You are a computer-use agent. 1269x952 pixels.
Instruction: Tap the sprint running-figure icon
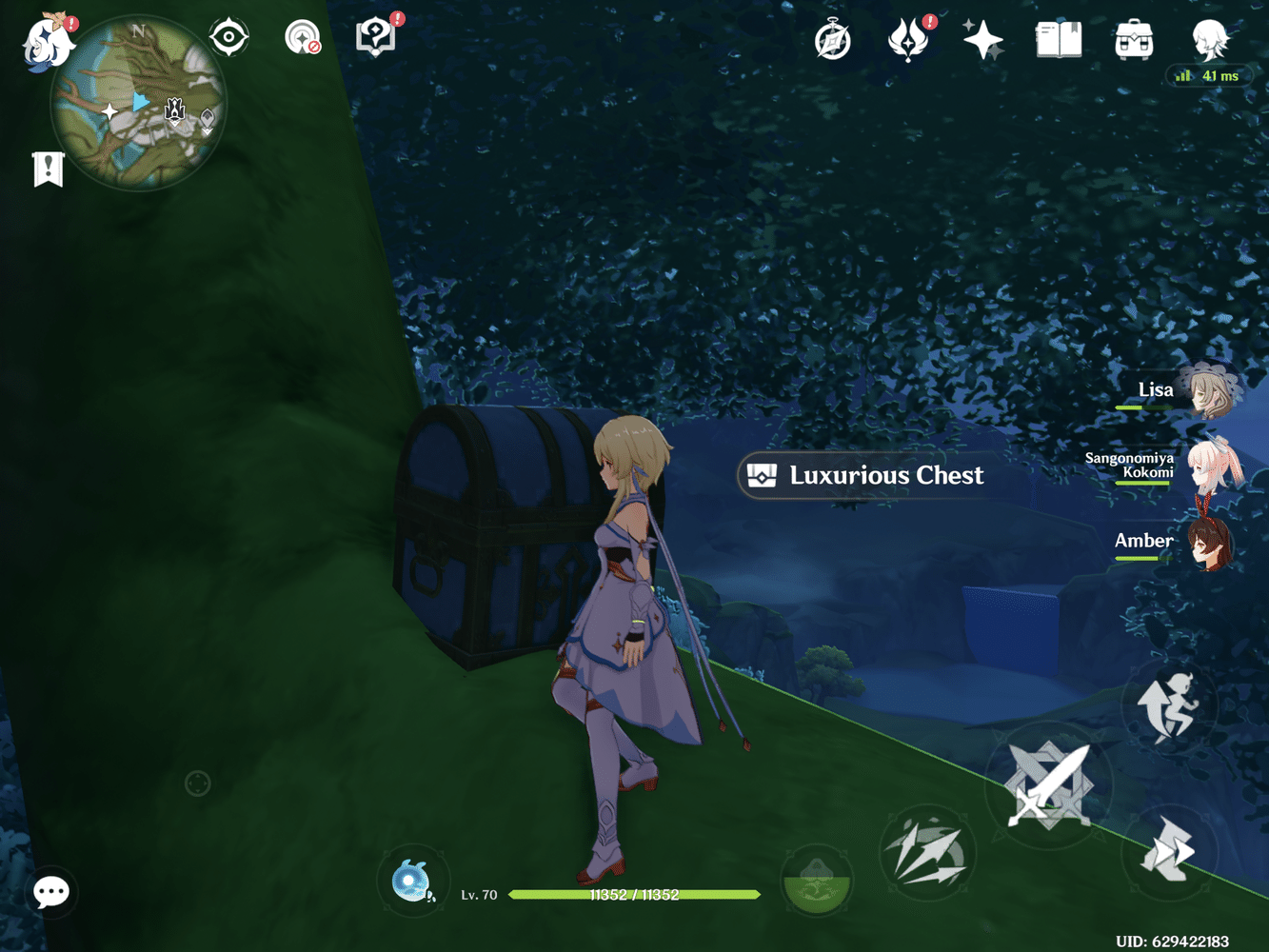1169,704
